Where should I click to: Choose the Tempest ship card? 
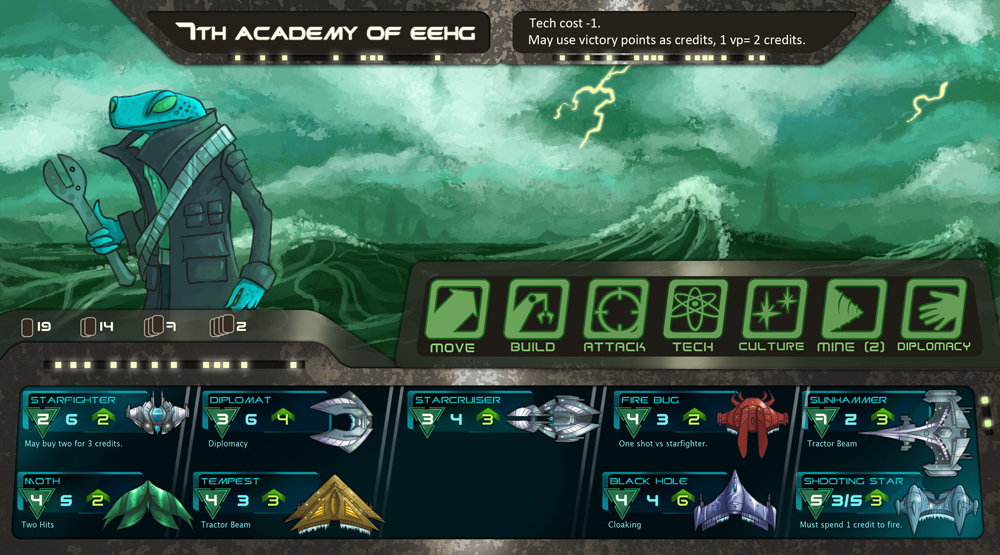[290, 502]
